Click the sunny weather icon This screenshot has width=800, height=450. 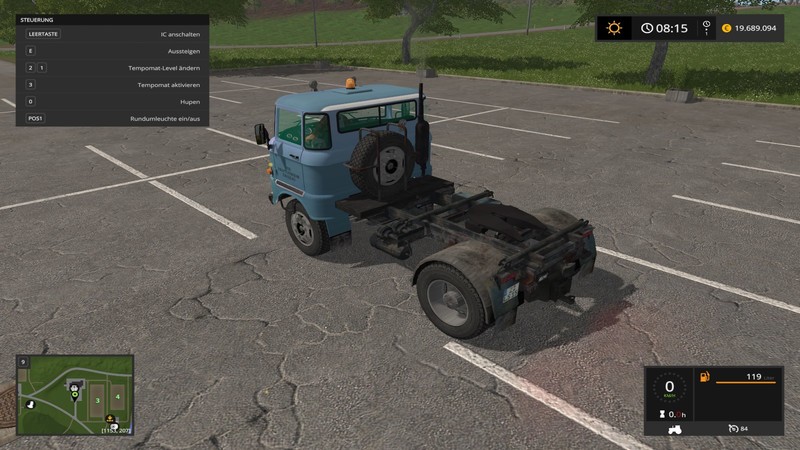[x=613, y=28]
